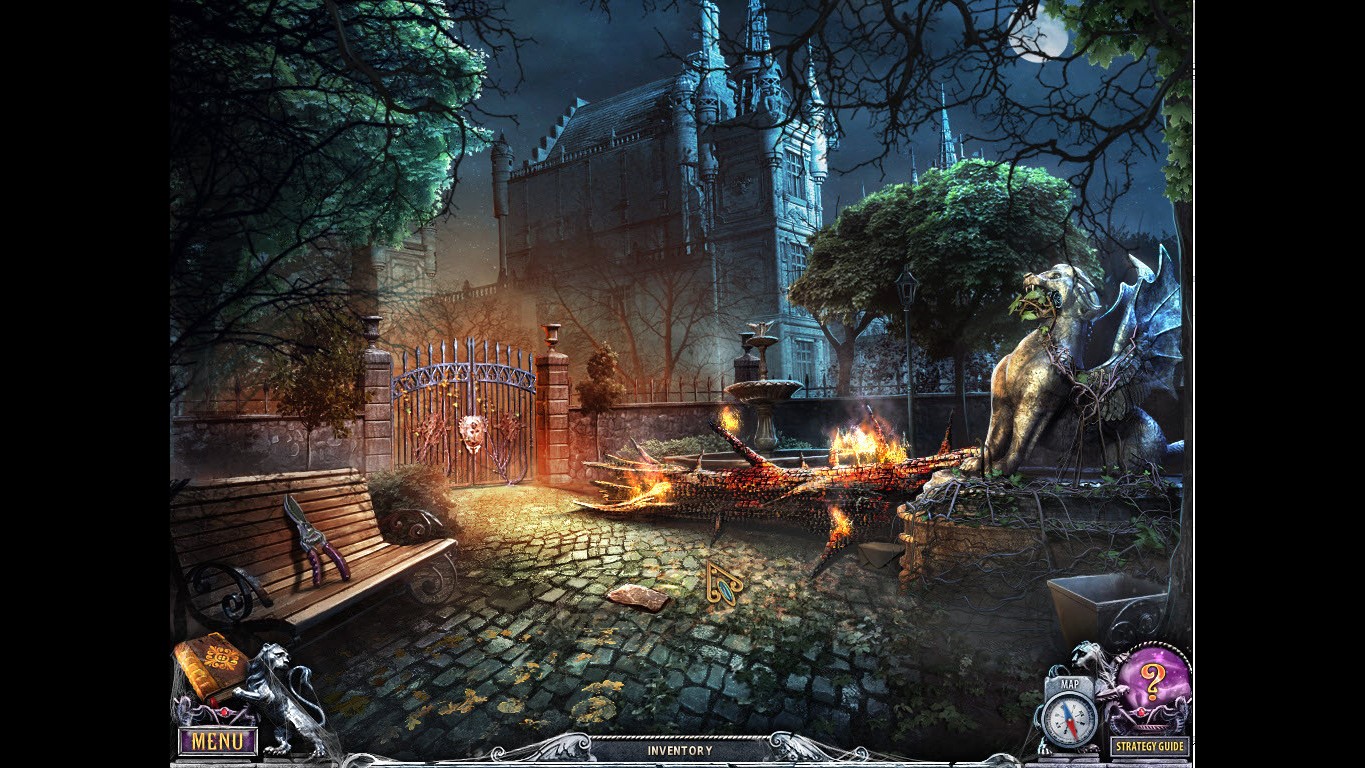Open the journal book icon
Screen dimensions: 1365x768
[213, 665]
